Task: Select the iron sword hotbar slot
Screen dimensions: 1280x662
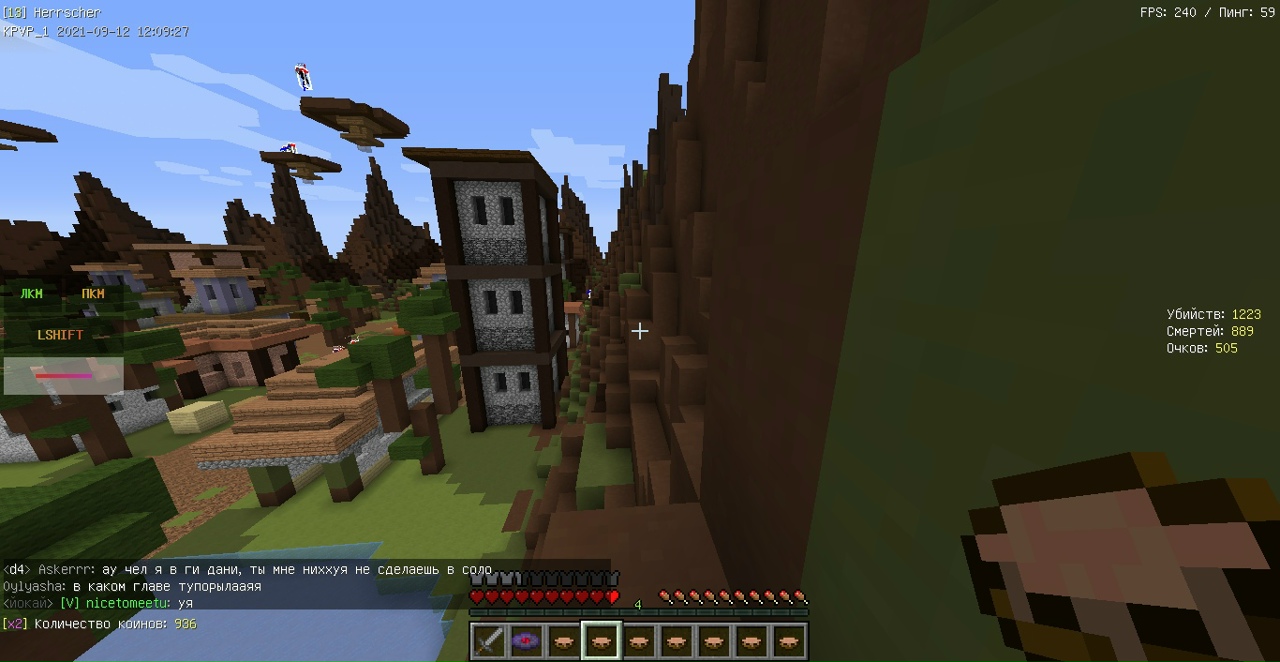Action: pyautogui.click(x=488, y=641)
